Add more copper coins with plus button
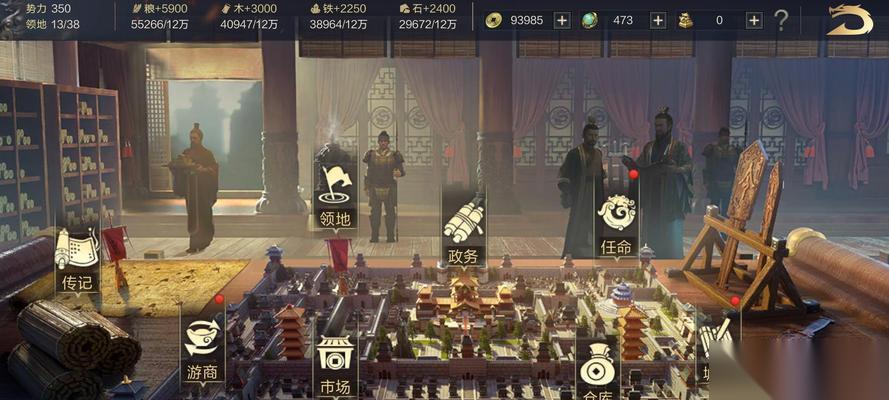This screenshot has height=400, width=889. [561, 20]
